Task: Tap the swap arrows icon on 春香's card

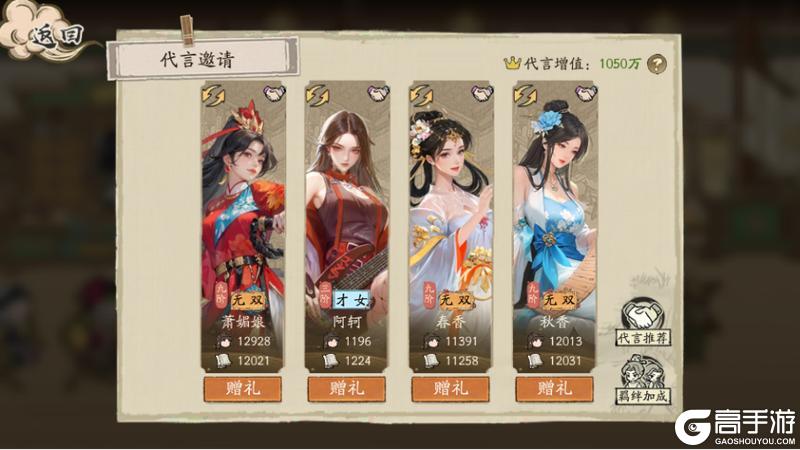Action: pos(422,95)
